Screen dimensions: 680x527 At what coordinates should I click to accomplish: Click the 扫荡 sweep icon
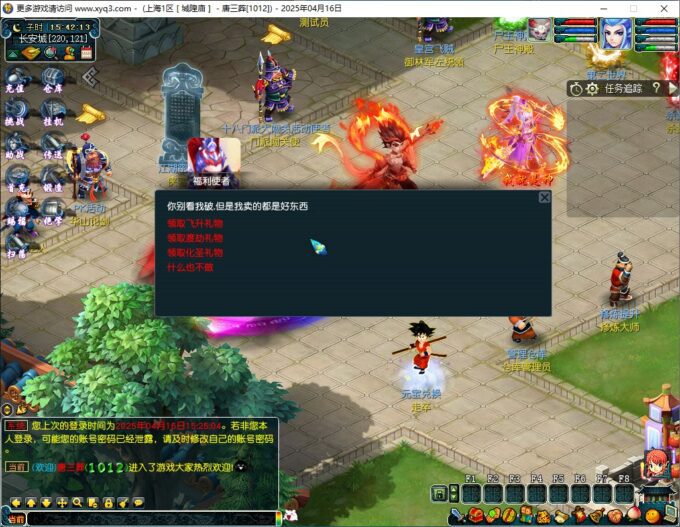tap(16, 244)
